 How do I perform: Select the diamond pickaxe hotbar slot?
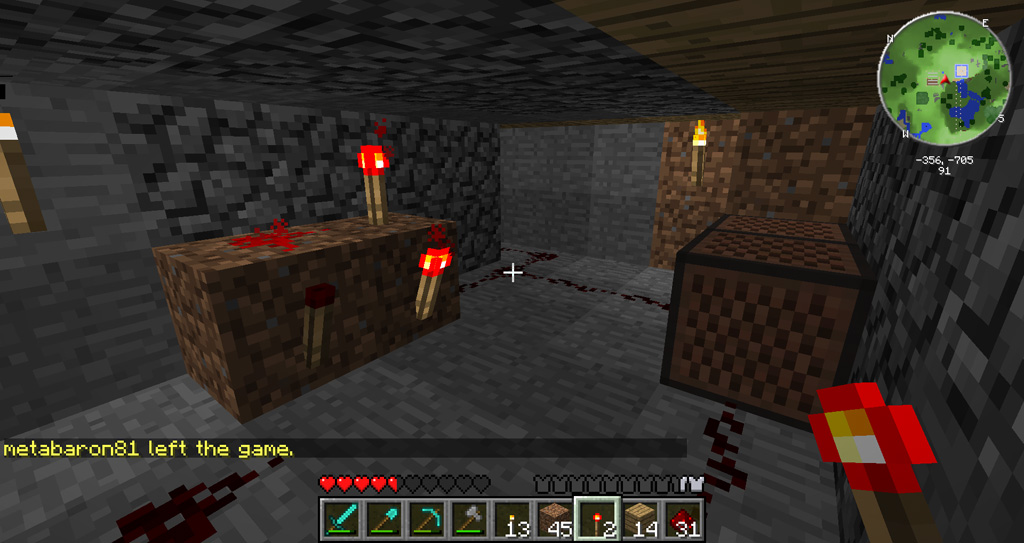[x=426, y=519]
